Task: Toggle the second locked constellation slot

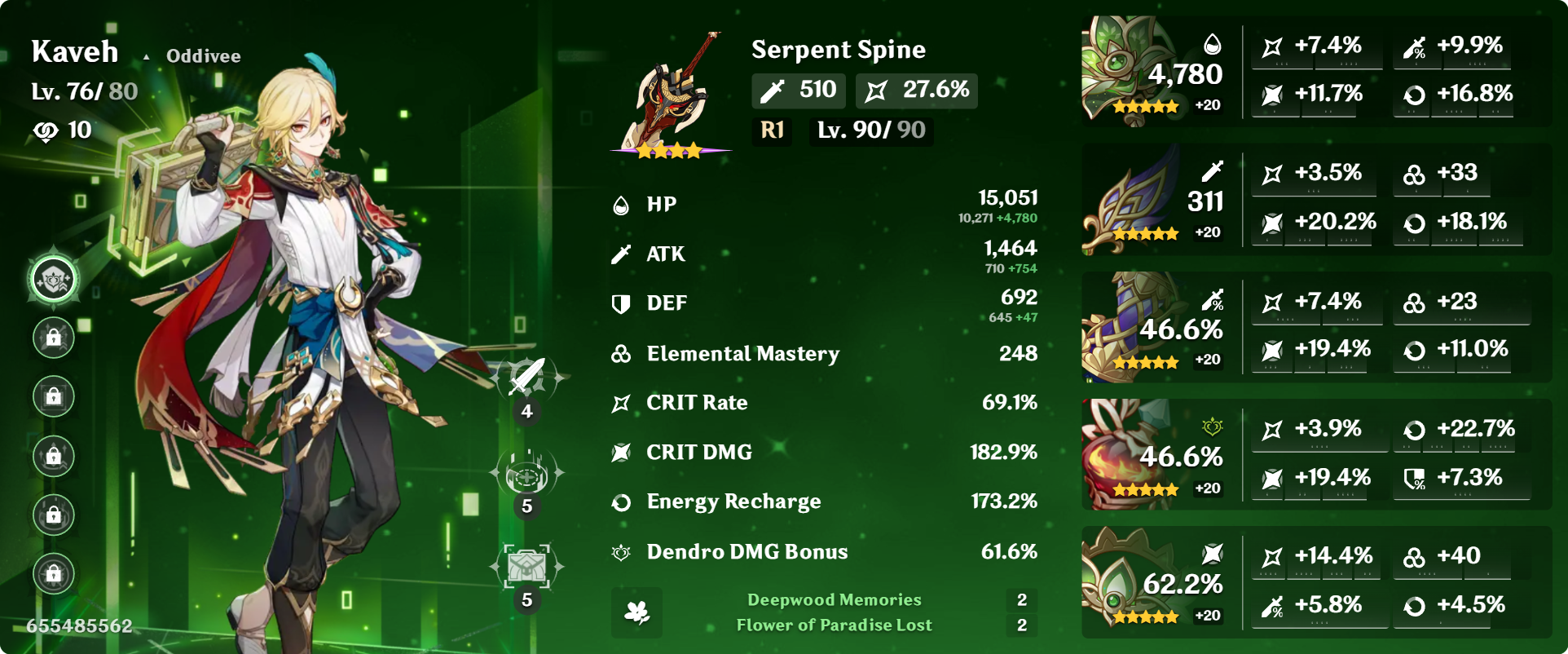Action: [x=52, y=337]
